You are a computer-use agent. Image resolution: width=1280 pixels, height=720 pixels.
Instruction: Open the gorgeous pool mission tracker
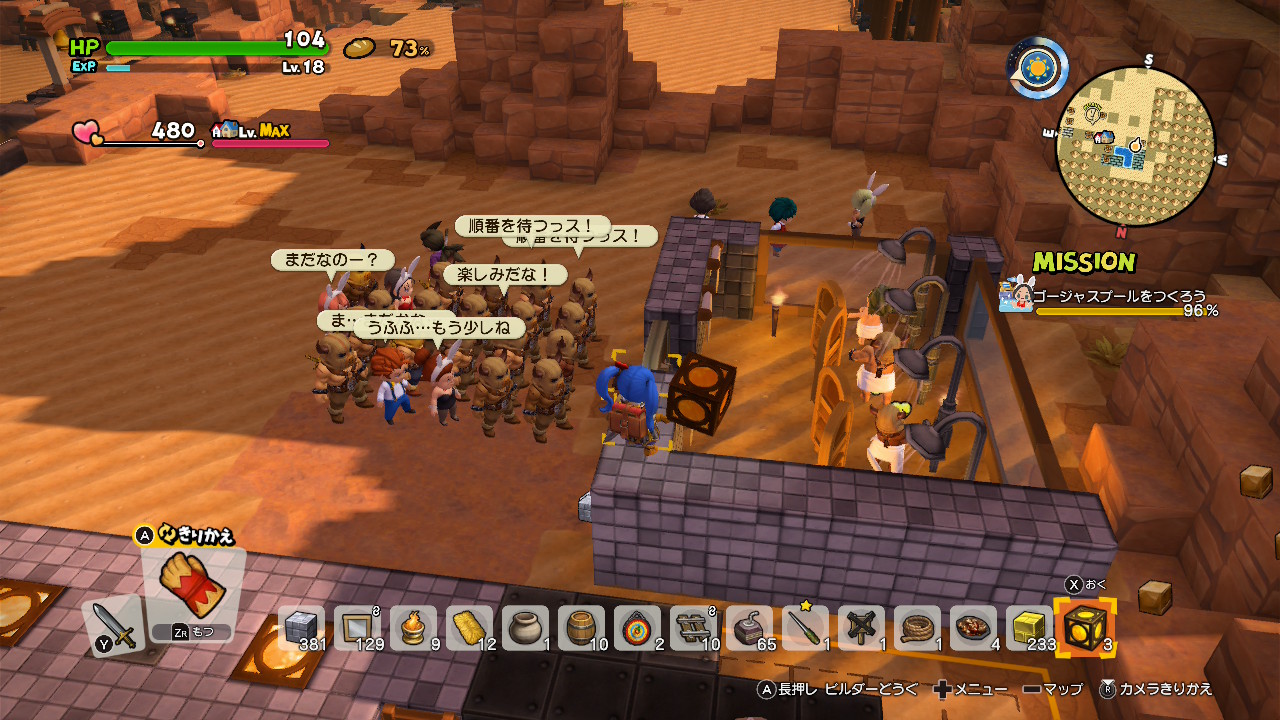click(1110, 297)
